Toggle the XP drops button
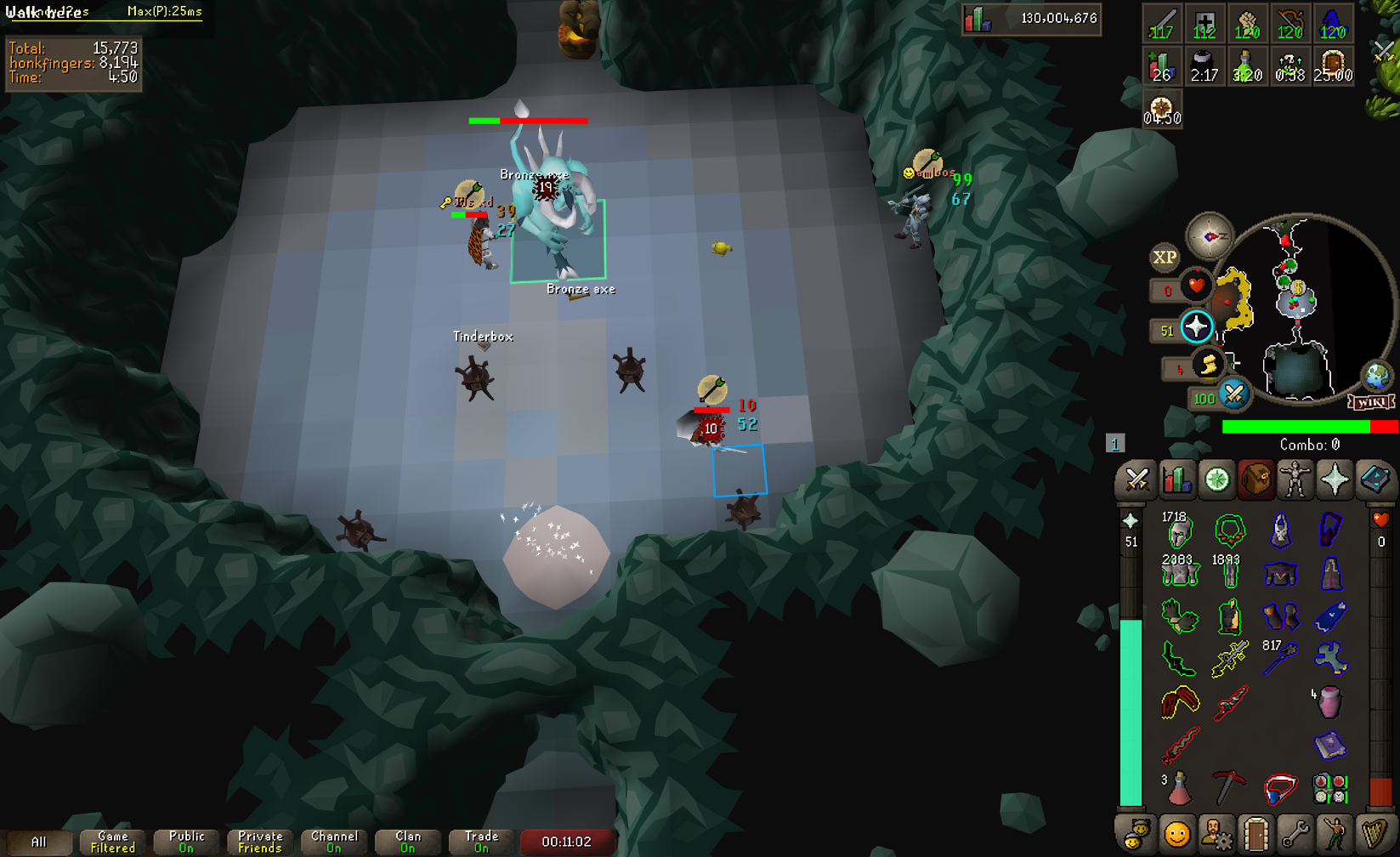This screenshot has width=1400, height=857. tap(1165, 257)
